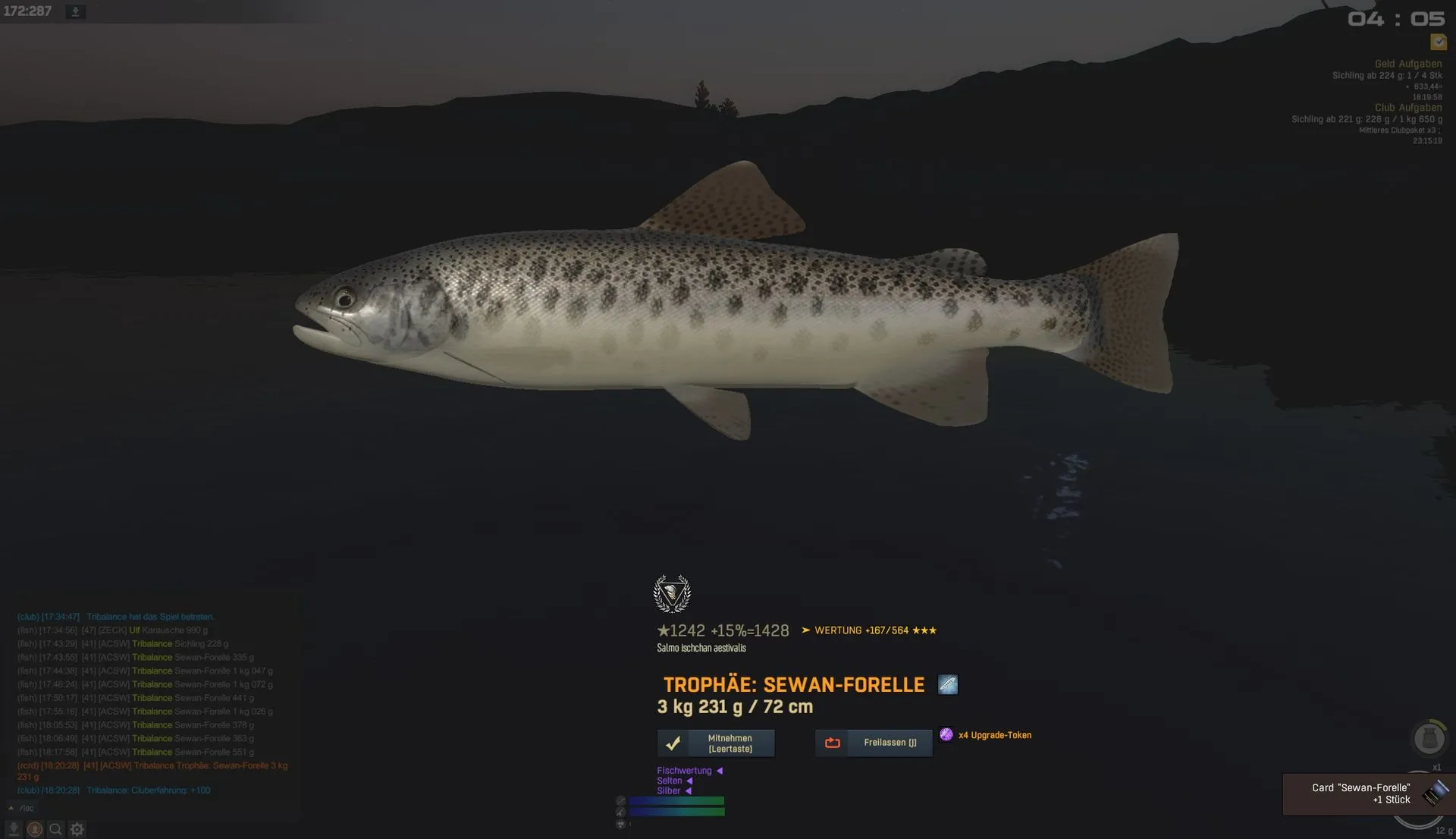Click the download arrow icon below chat
The width and height of the screenshot is (1456, 839).
click(14, 829)
